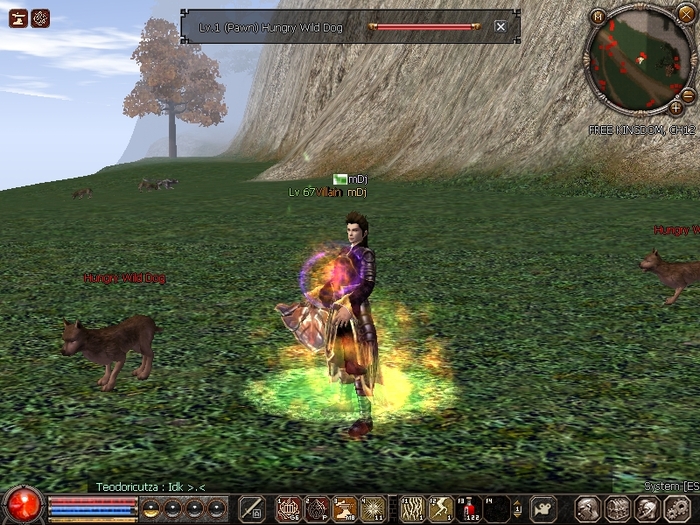Click the top-left anvil-like status icon
This screenshot has height=525, width=700.
[x=18, y=17]
